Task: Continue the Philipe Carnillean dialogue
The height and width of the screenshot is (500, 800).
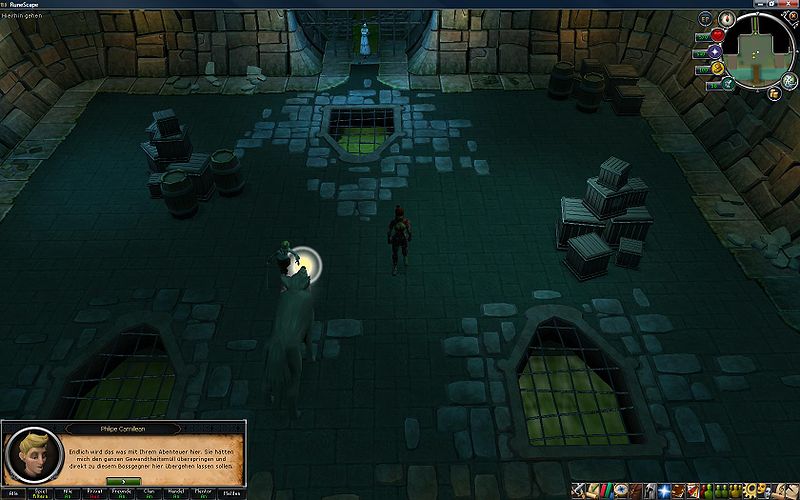Action: pos(122,482)
